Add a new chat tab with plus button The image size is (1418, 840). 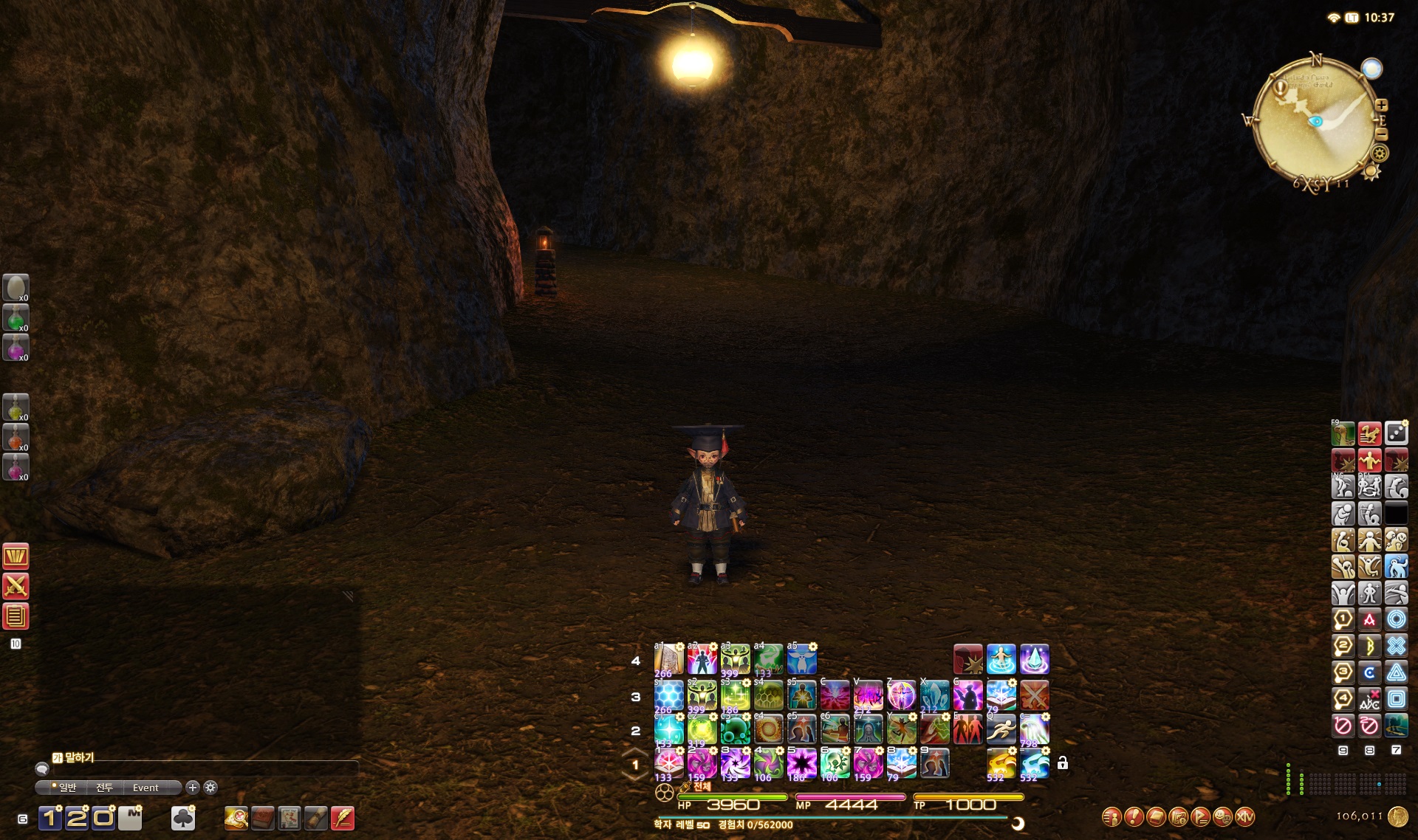[193, 788]
